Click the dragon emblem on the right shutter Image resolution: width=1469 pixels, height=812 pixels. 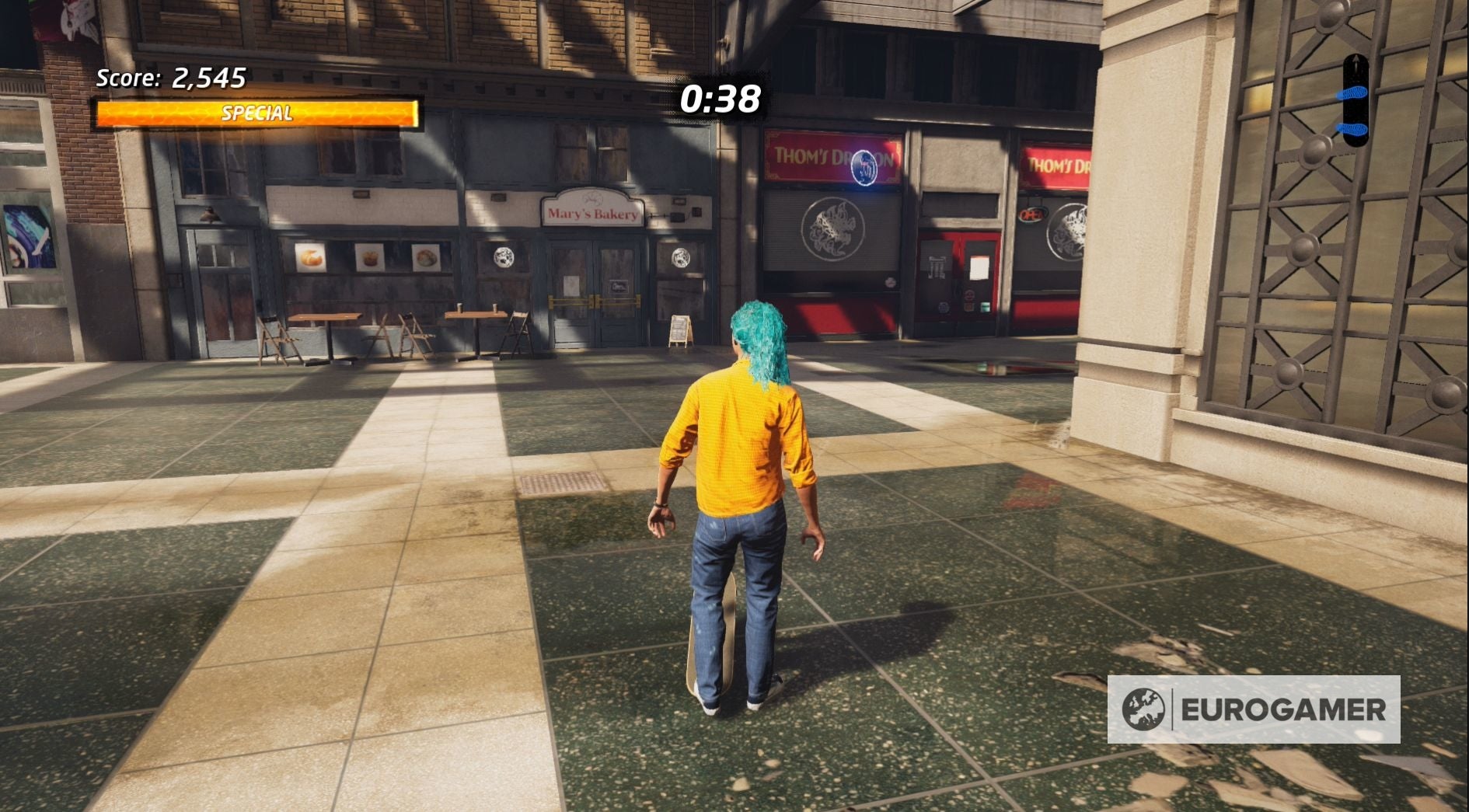(x=1069, y=229)
